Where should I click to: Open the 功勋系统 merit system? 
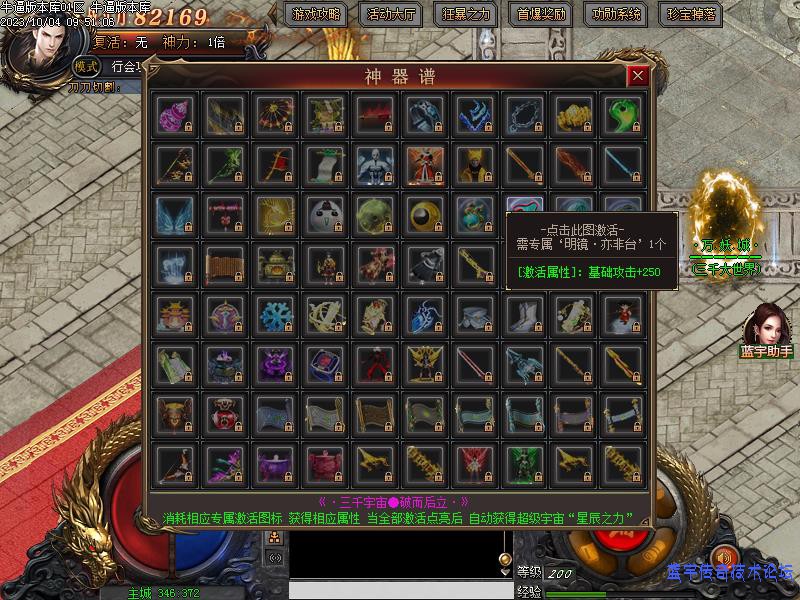coord(617,14)
